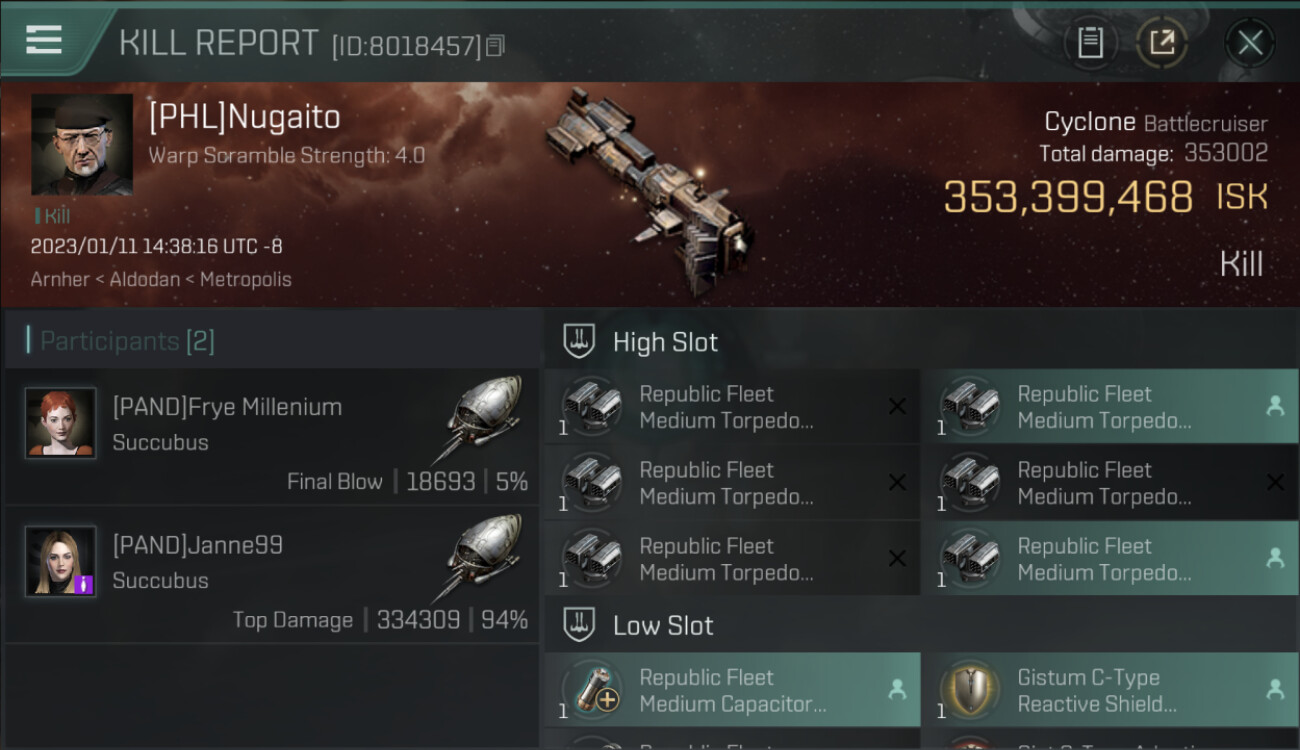Image resolution: width=1300 pixels, height=750 pixels.
Task: Select participant Janne99 row
Action: point(272,575)
